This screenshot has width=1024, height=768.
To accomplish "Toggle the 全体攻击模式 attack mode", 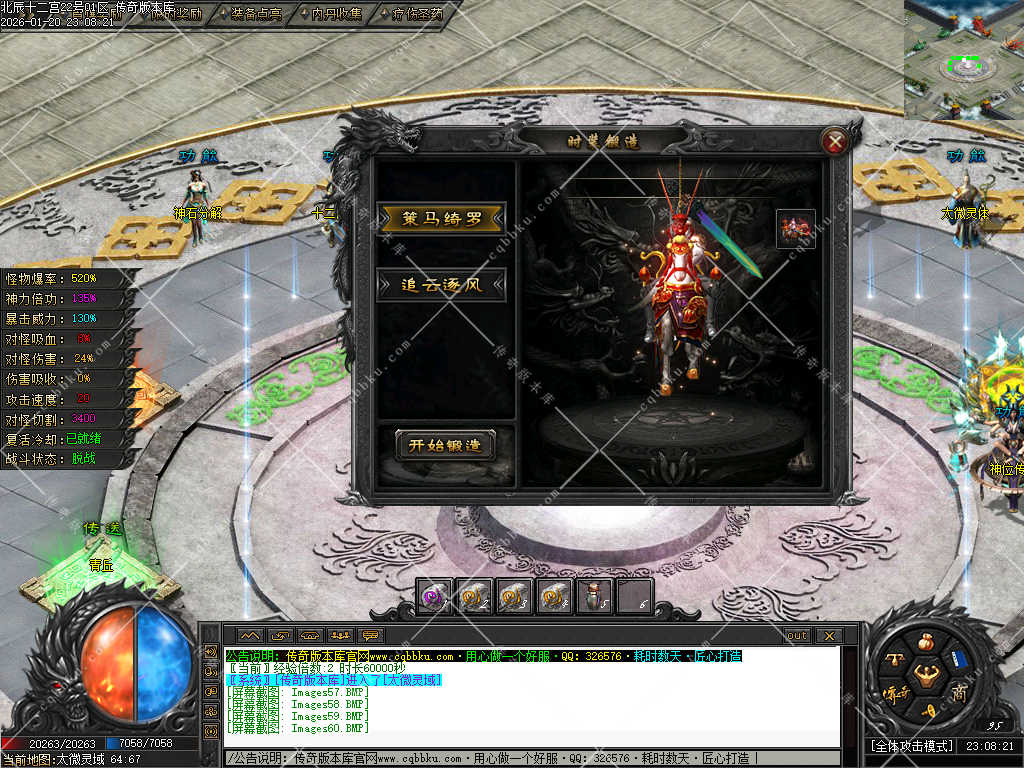I will click(910, 746).
